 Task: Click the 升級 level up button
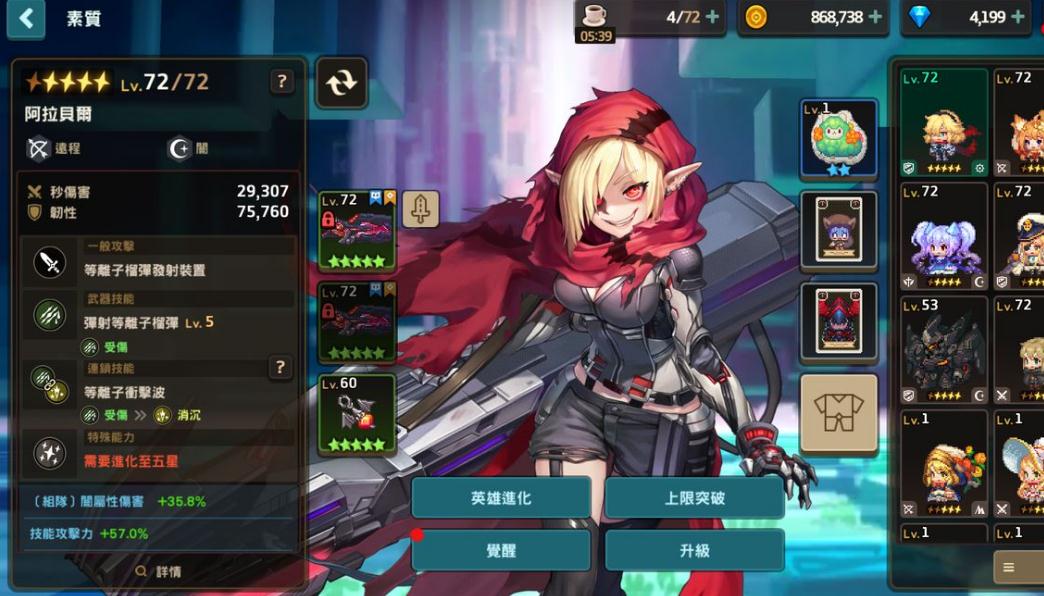tap(694, 551)
